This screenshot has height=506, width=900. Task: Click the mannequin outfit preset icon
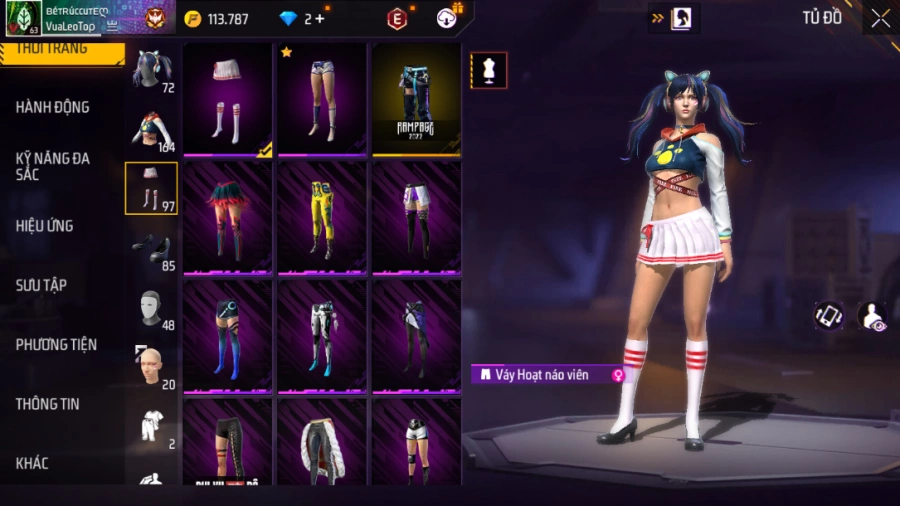489,70
